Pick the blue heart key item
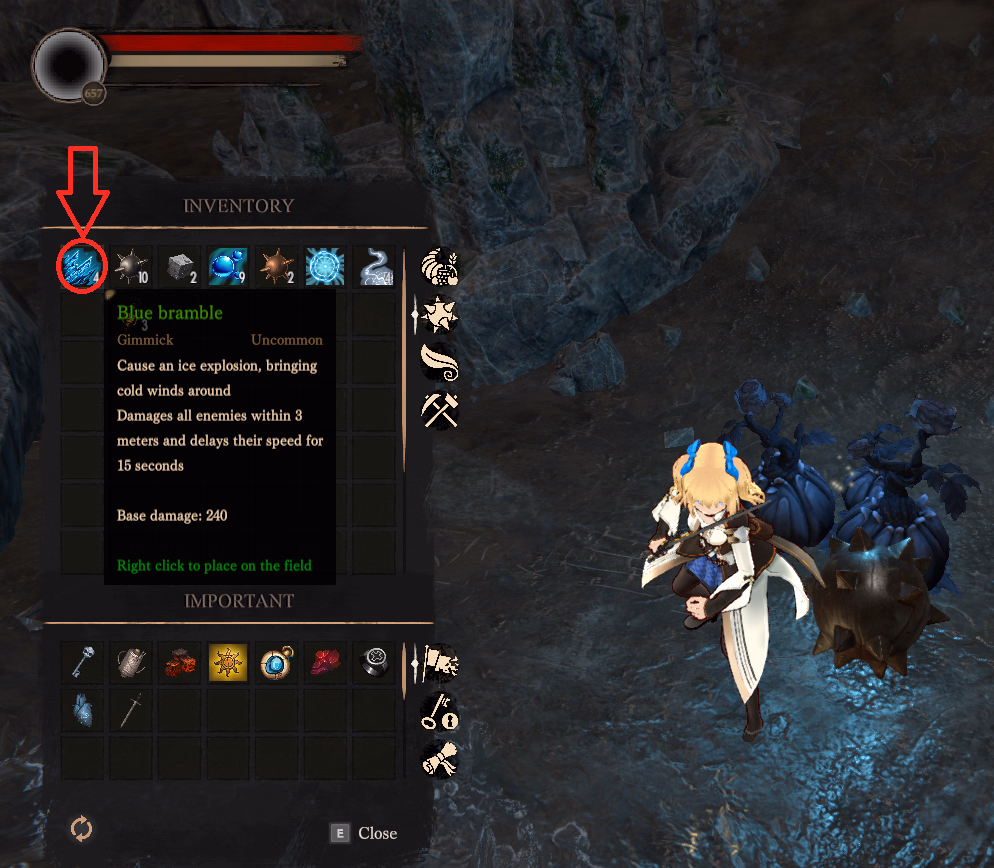This screenshot has width=994, height=868. coord(82,710)
